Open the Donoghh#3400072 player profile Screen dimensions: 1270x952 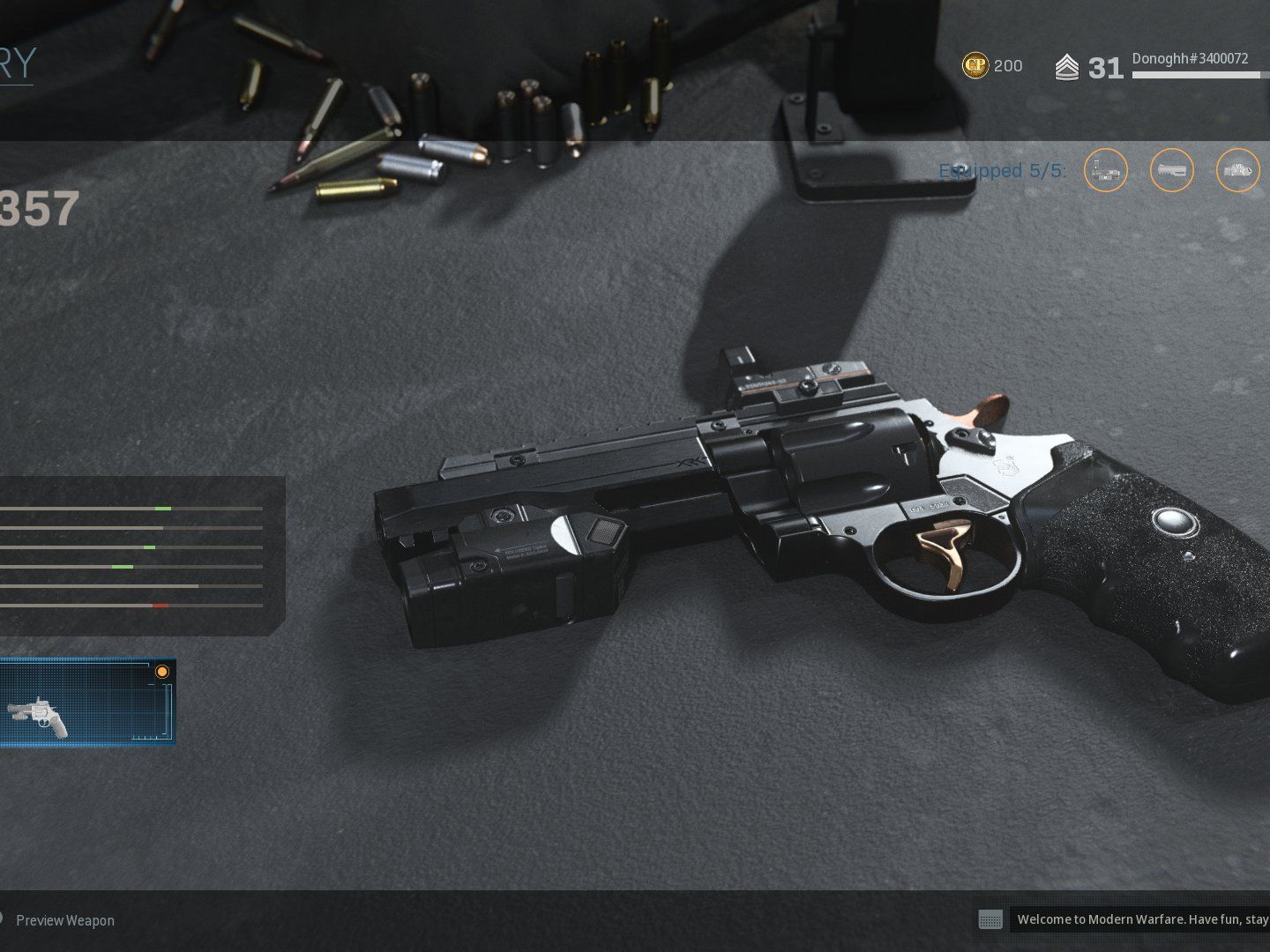coord(1190,59)
